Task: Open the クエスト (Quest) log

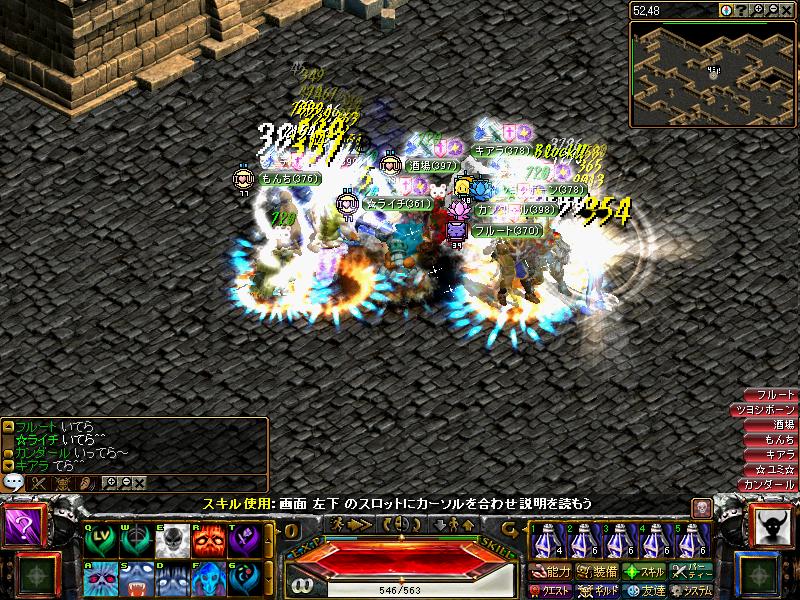Action: pyautogui.click(x=551, y=590)
